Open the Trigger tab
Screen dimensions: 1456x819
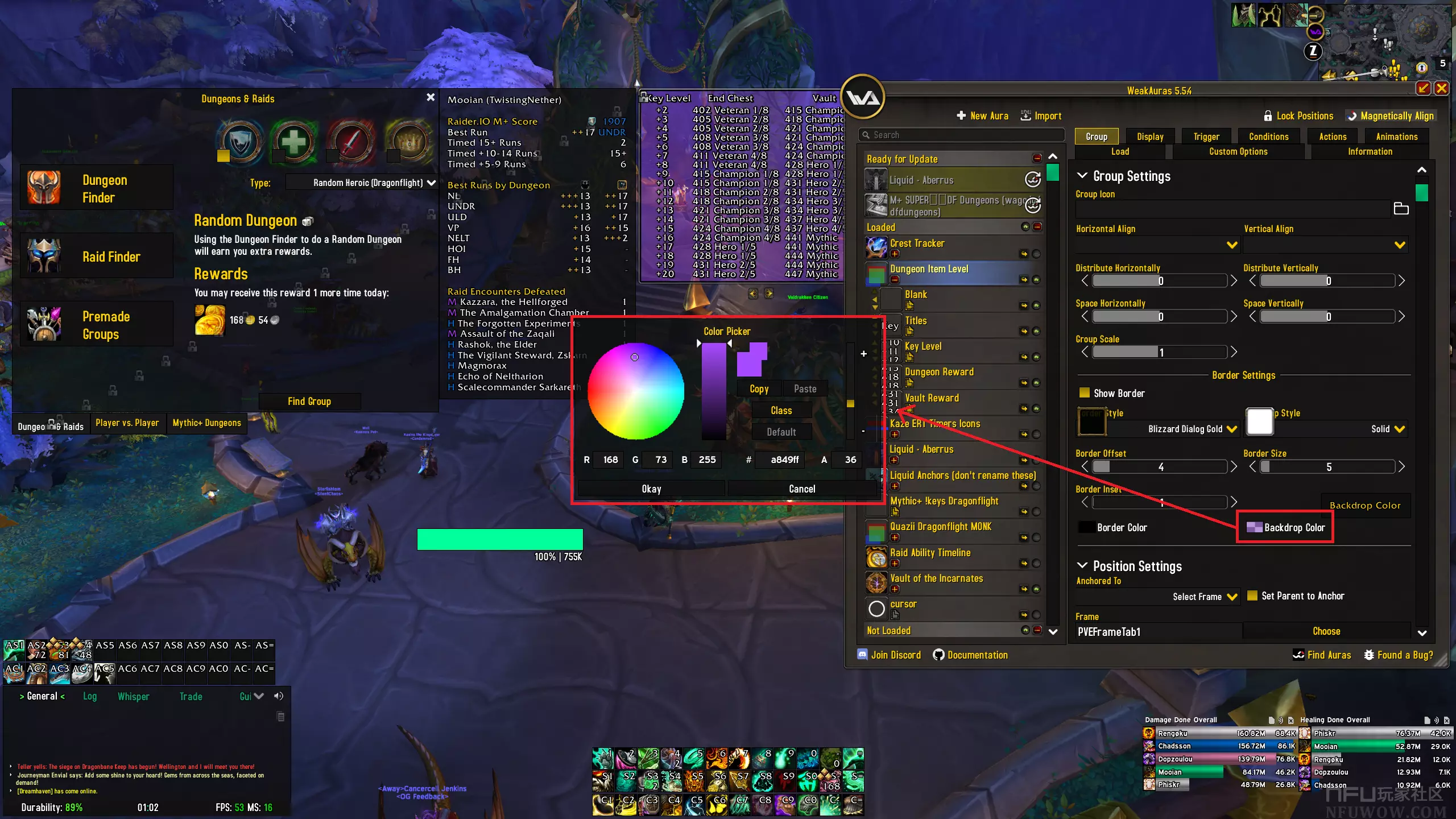[1206, 136]
